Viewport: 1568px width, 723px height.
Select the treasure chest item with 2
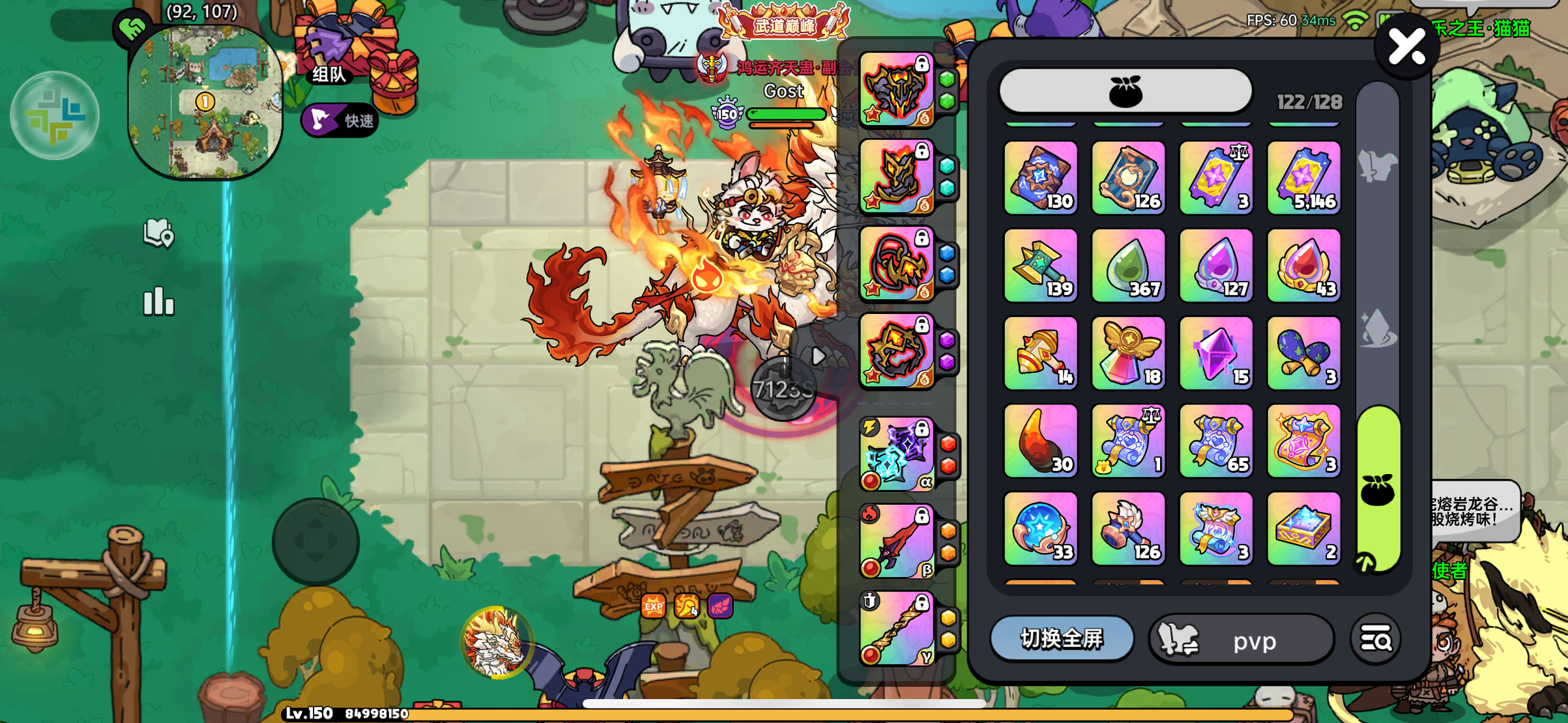tap(1303, 528)
